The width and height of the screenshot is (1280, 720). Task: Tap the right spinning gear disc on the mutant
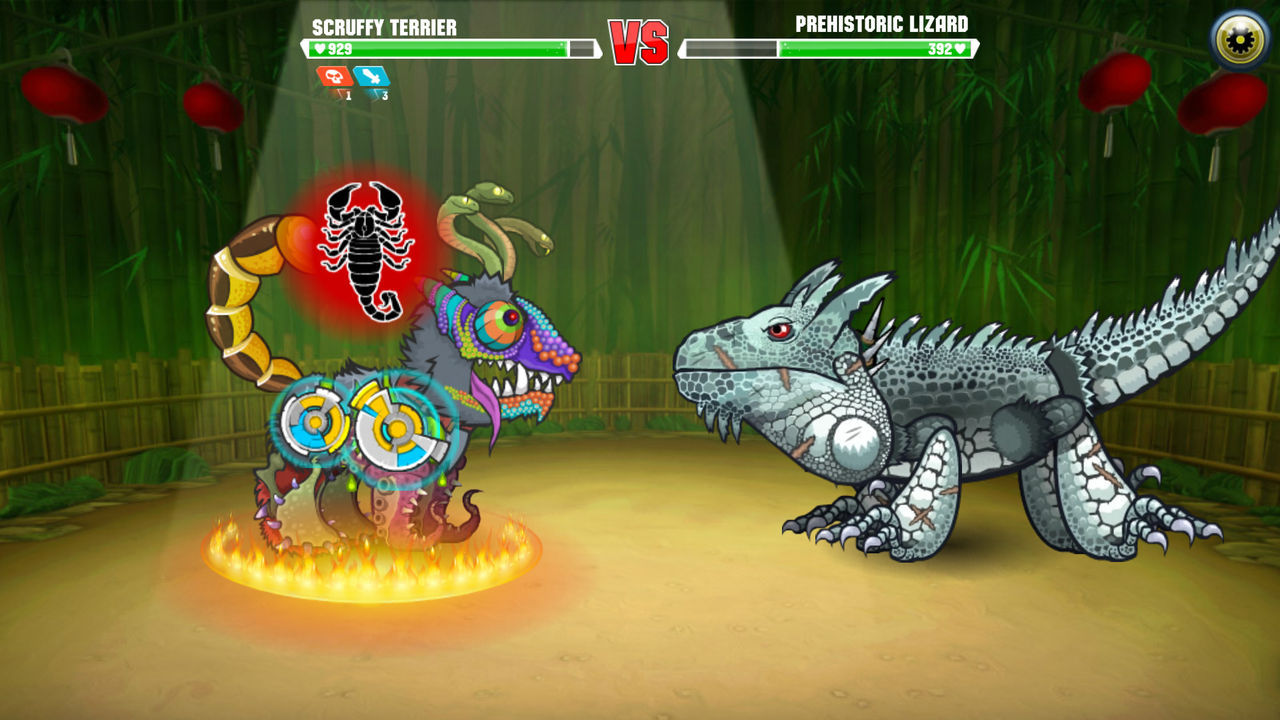coord(395,425)
